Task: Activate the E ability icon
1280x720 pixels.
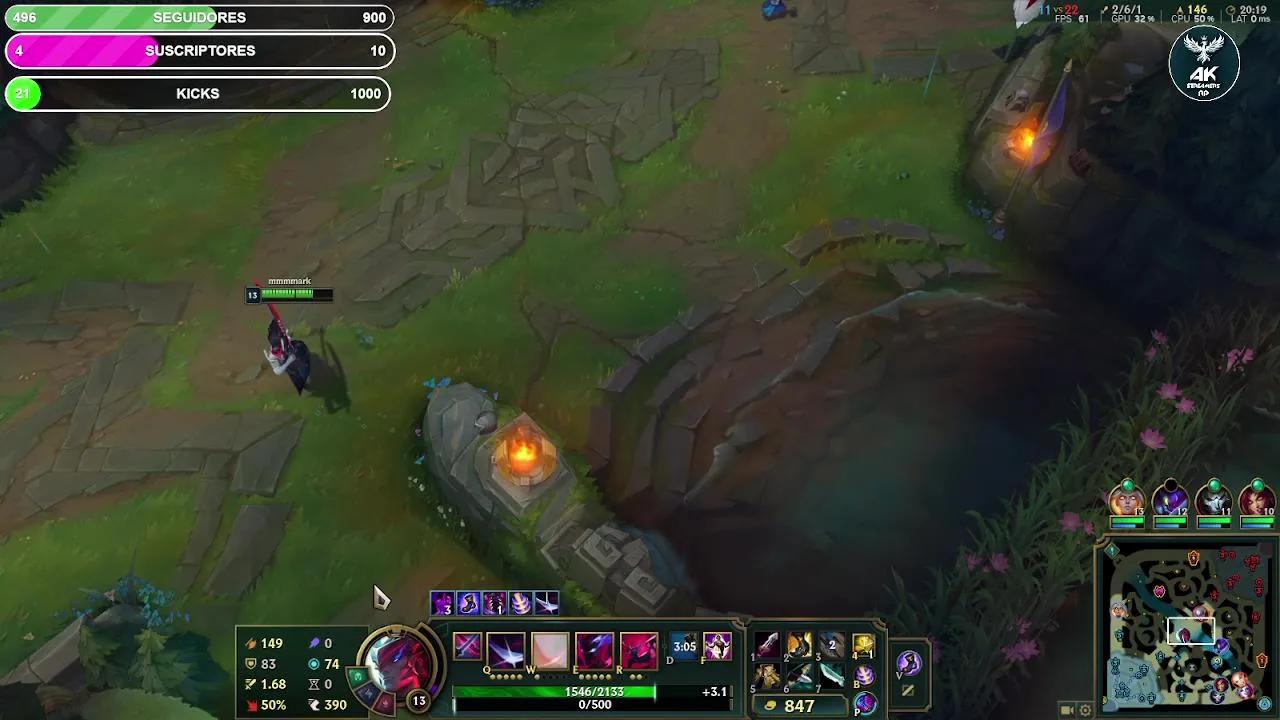Action: tap(594, 648)
